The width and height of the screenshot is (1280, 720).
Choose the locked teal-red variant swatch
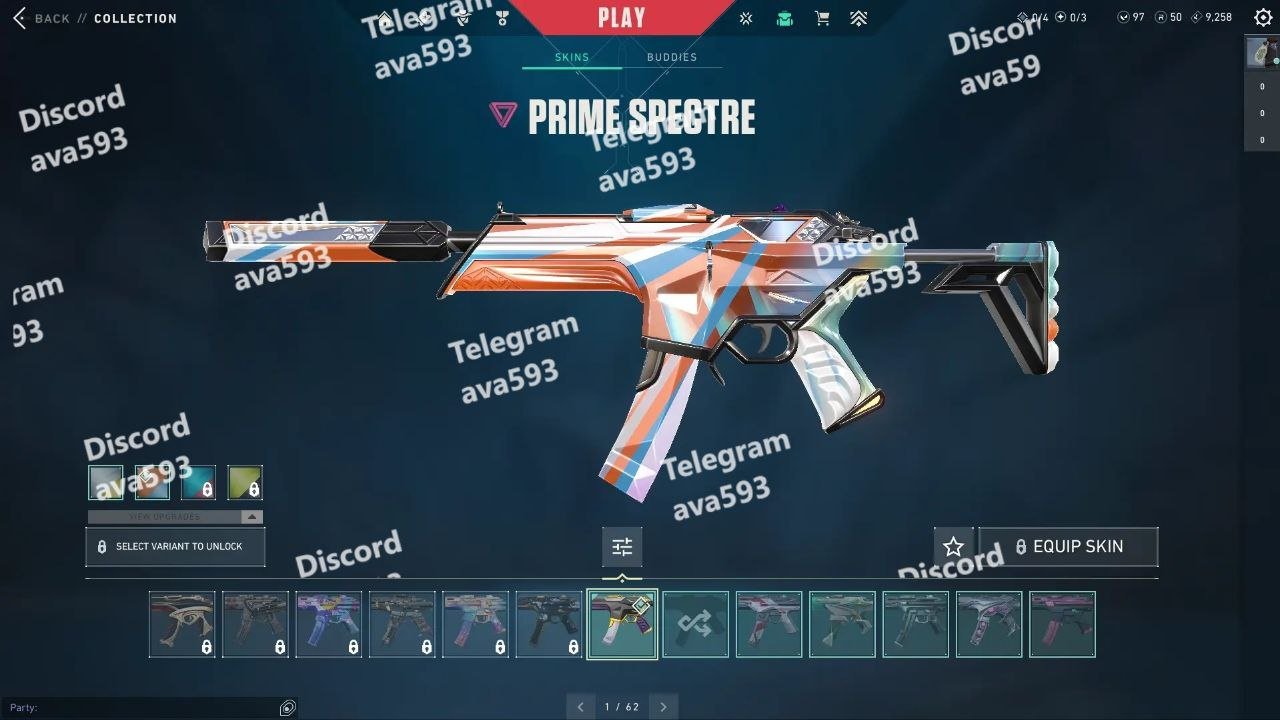tap(198, 483)
